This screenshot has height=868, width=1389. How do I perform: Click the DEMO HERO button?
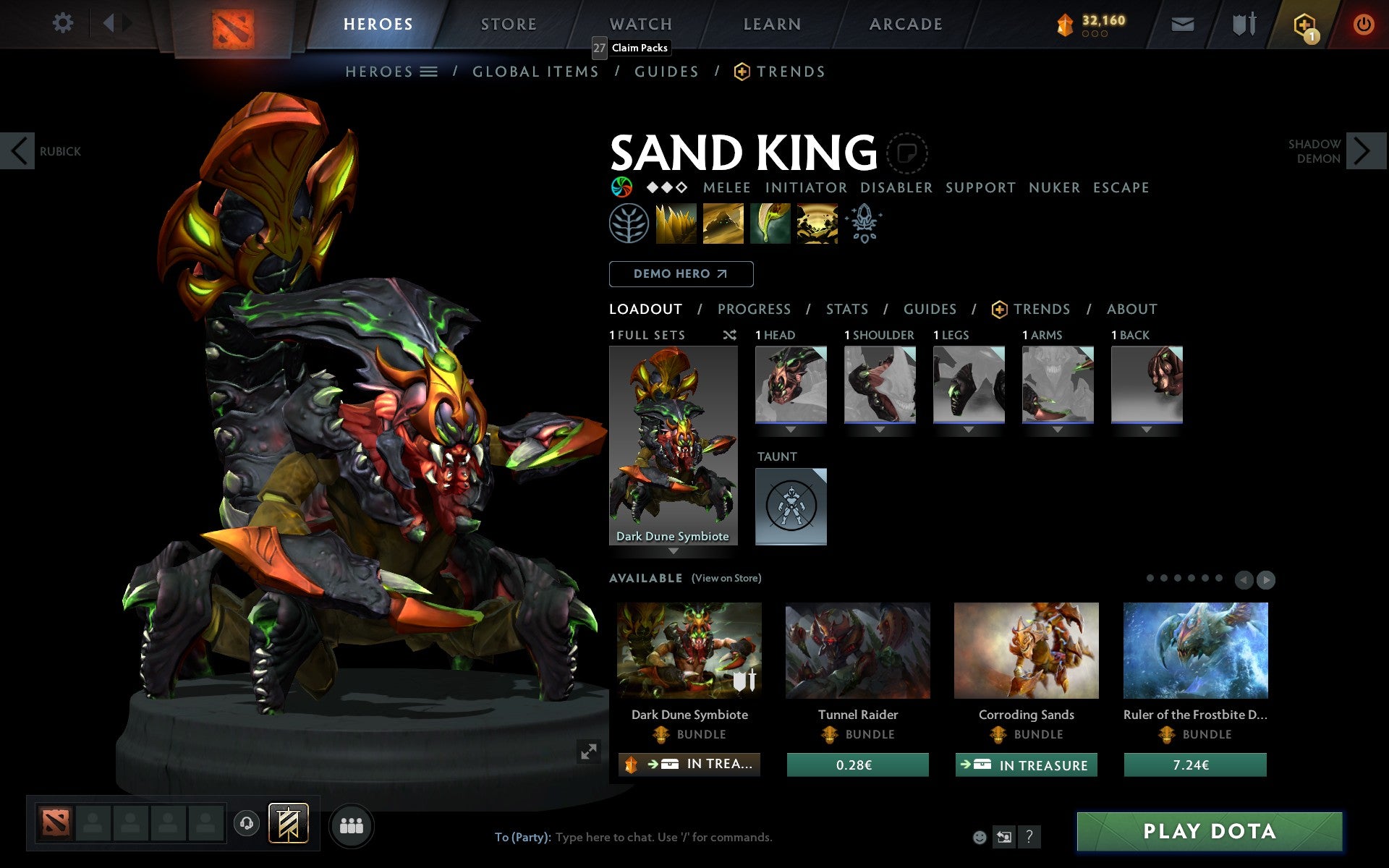point(681,274)
